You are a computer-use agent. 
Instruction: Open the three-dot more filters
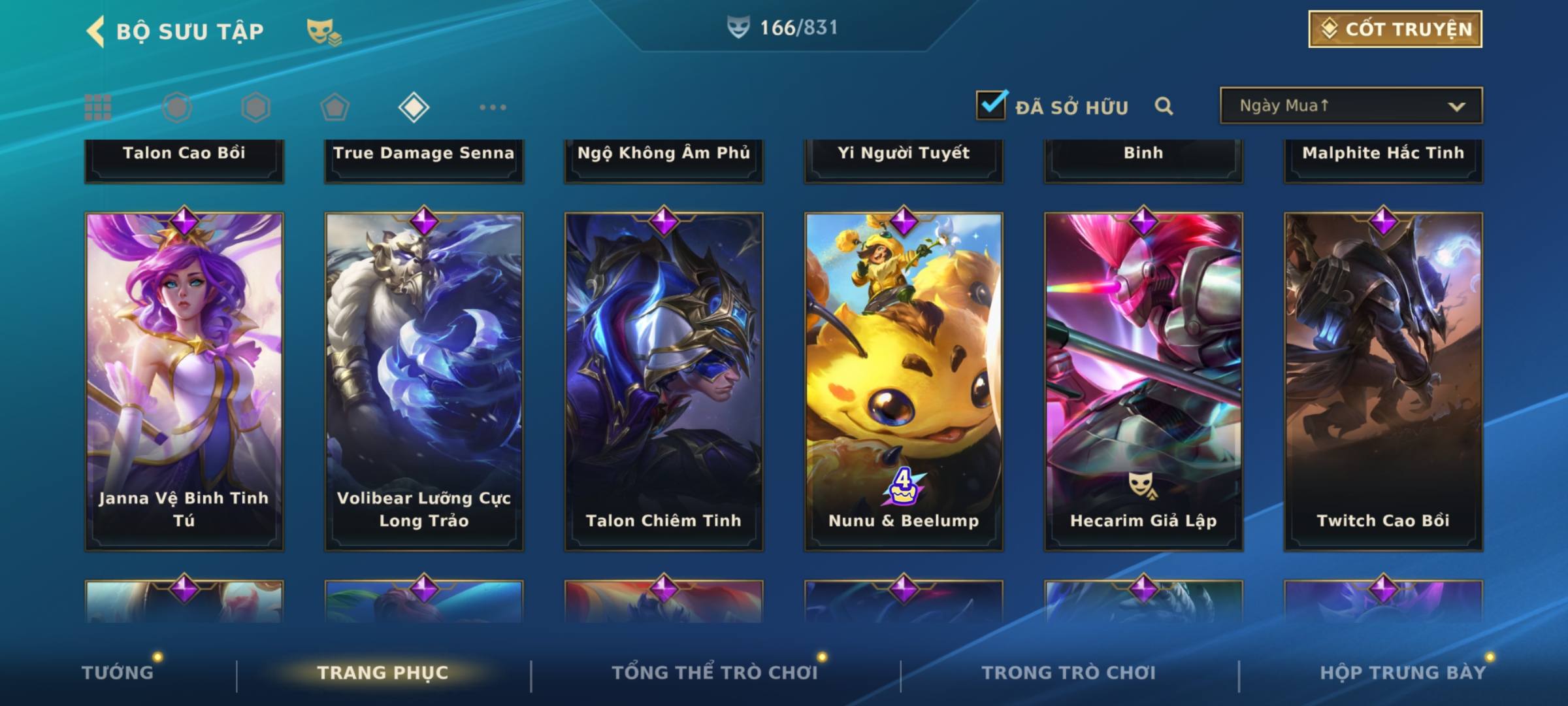(493, 107)
